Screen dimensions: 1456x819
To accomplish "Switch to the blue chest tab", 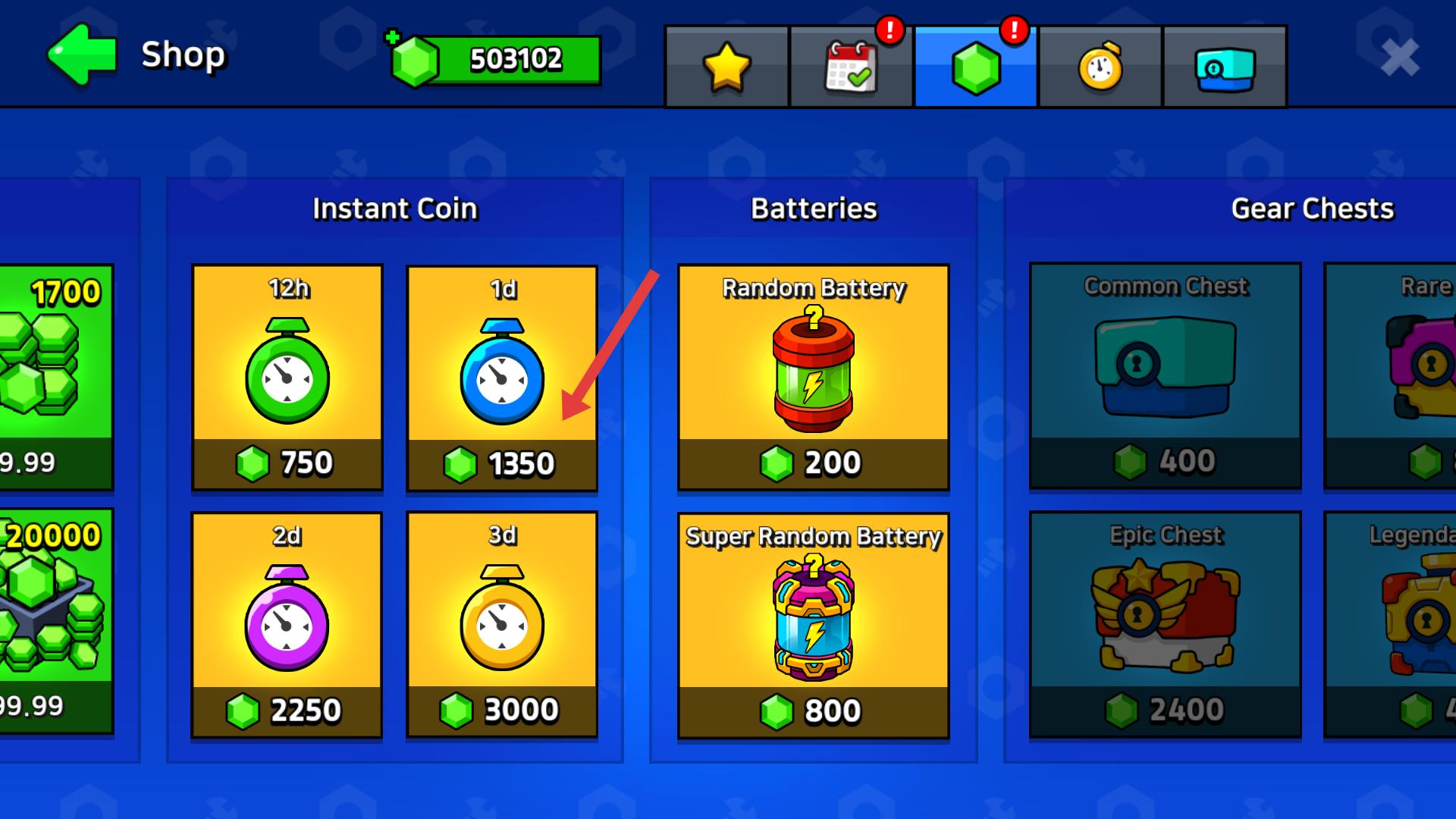I will point(1224,67).
